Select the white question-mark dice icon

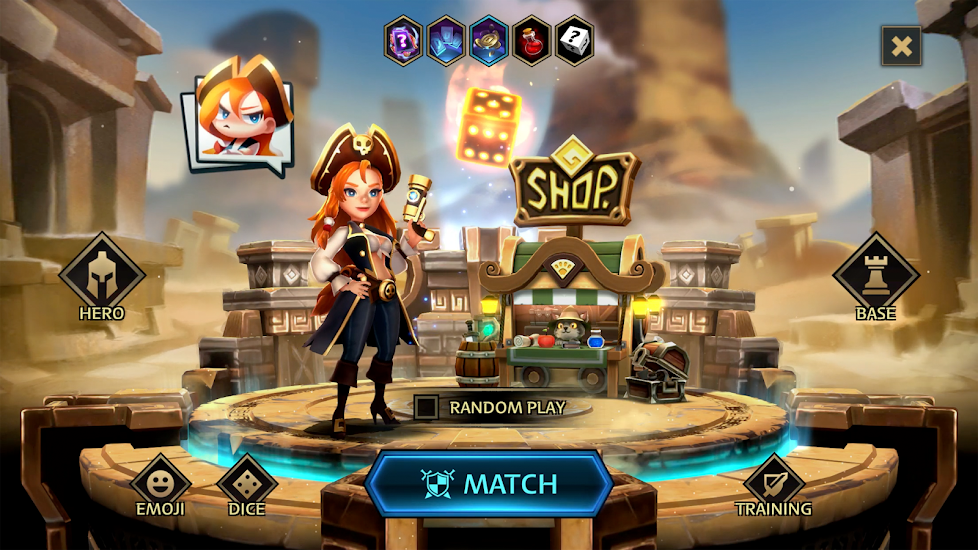(x=575, y=41)
